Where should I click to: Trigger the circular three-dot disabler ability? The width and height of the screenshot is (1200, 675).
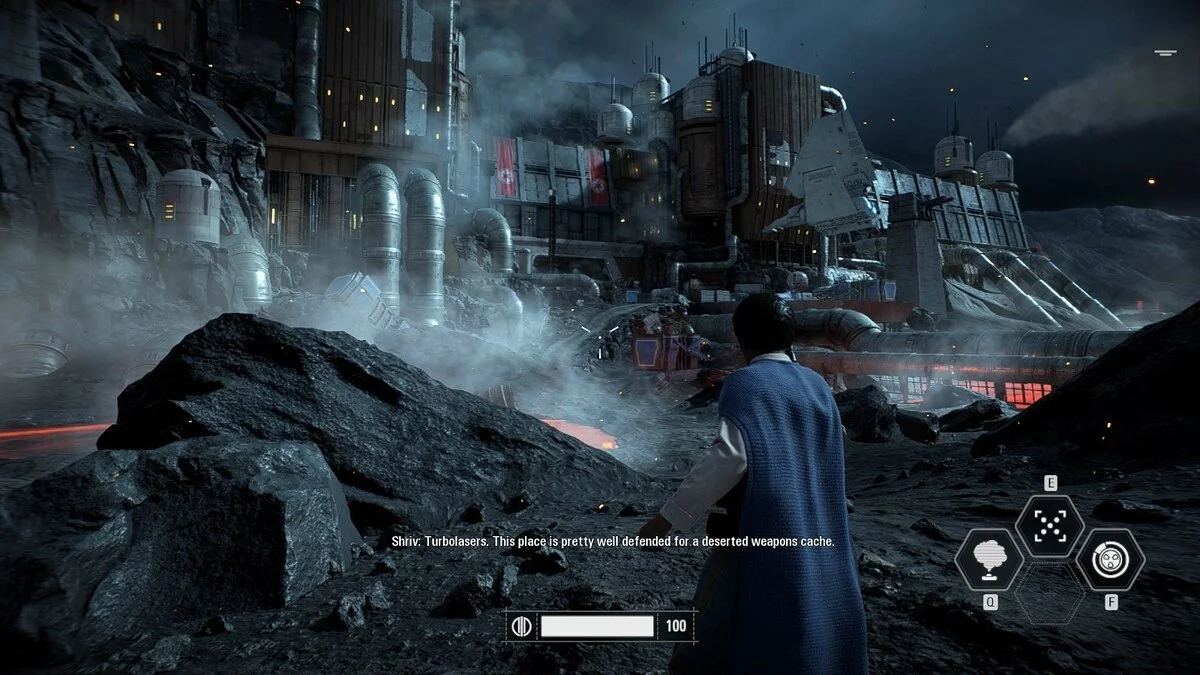(1109, 559)
